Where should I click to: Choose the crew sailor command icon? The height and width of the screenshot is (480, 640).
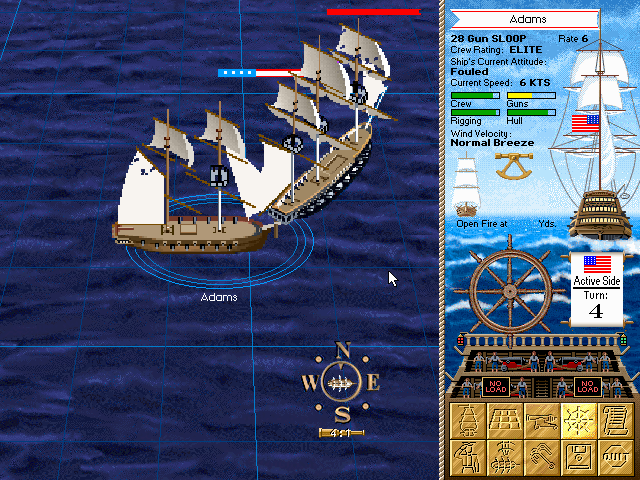point(469,457)
